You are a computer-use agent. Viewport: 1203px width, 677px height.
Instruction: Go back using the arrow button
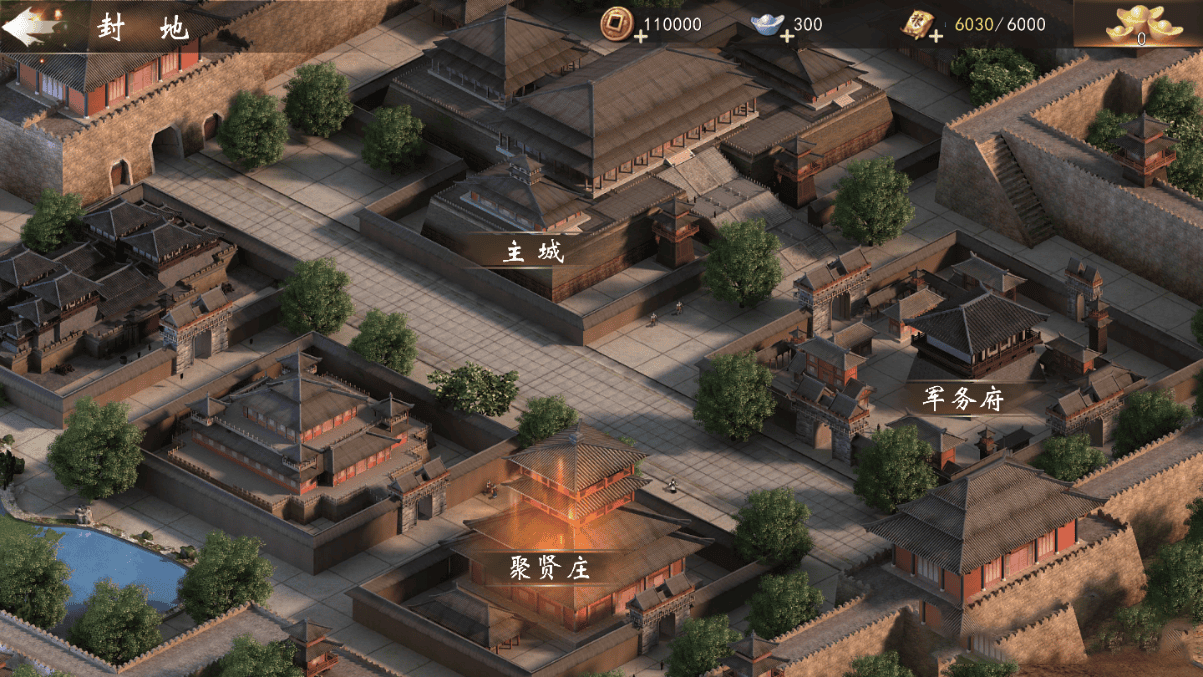27,27
